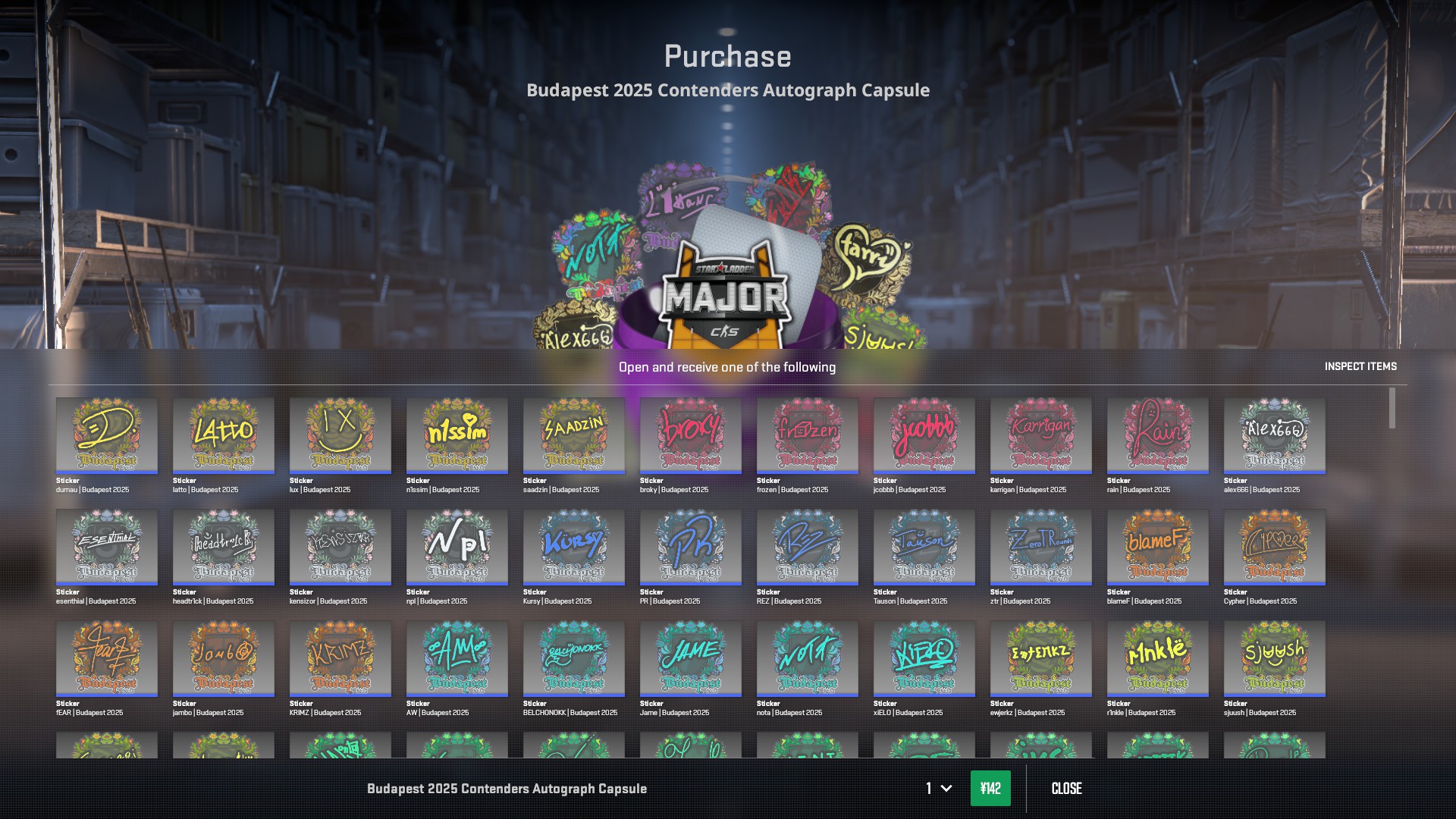1456x819 pixels.
Task: Select the xiELO sticker
Action: [924, 658]
